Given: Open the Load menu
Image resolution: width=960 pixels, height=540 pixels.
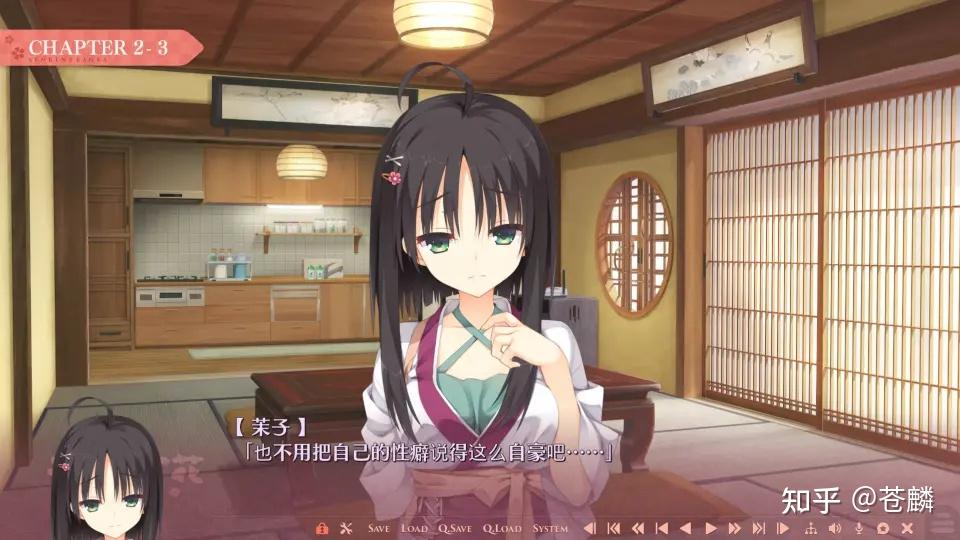Looking at the screenshot, I should point(415,528).
